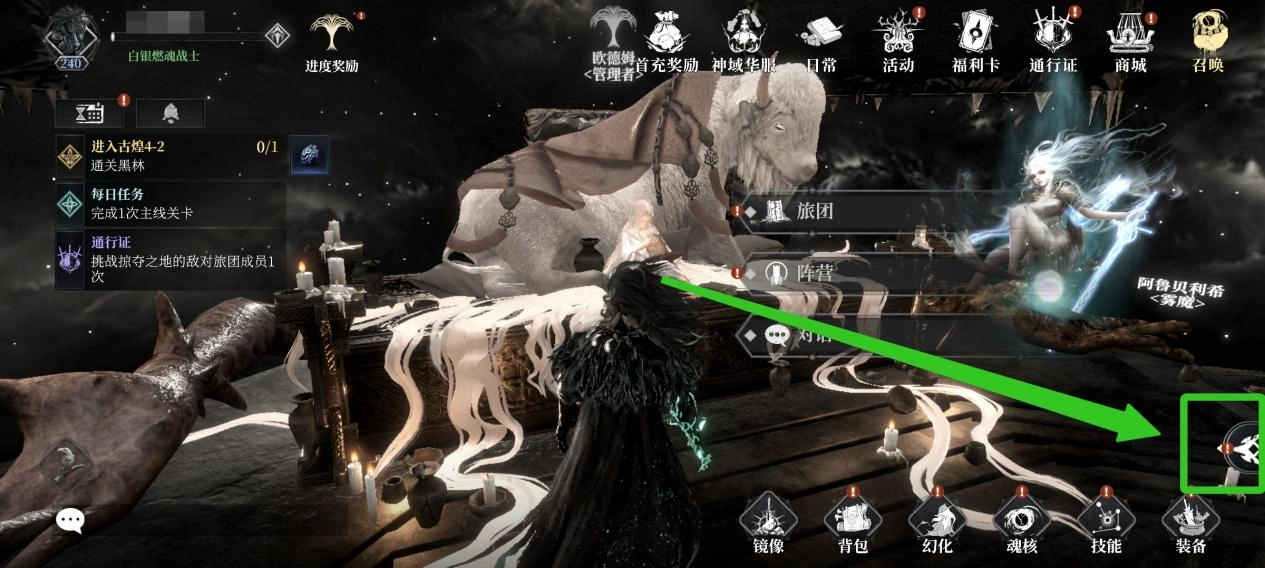This screenshot has width=1265, height=568.
Task: Open the chat speech bubble
Action: click(x=69, y=520)
